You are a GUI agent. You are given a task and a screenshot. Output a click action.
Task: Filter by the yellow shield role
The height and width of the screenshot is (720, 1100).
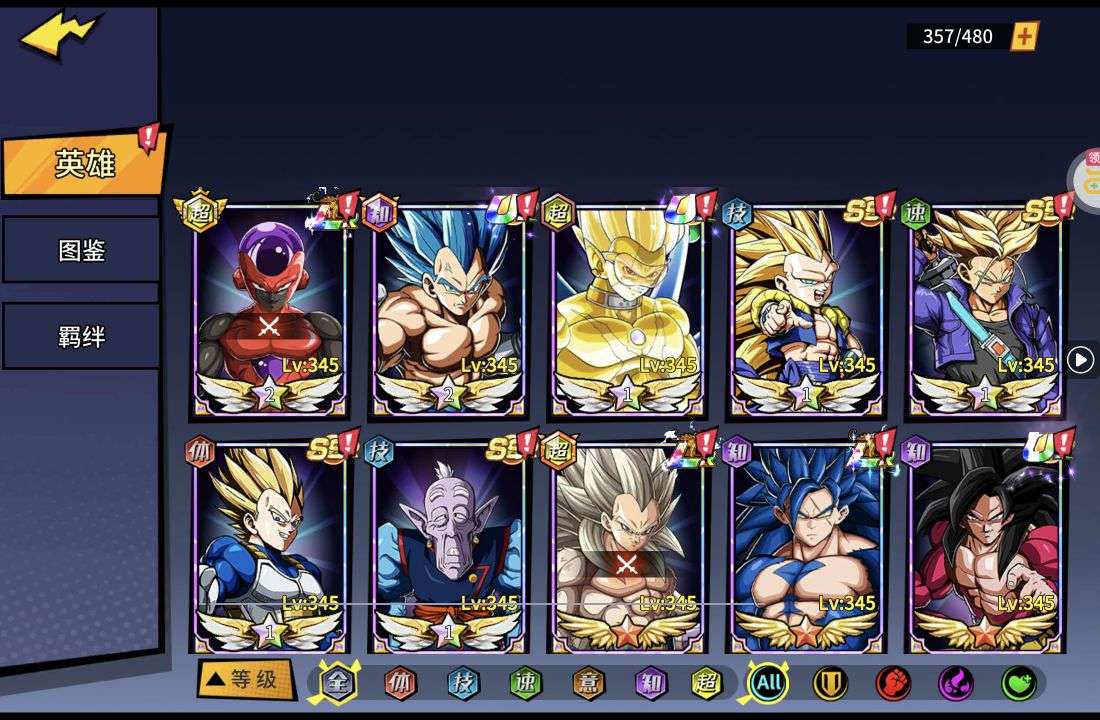click(x=830, y=683)
